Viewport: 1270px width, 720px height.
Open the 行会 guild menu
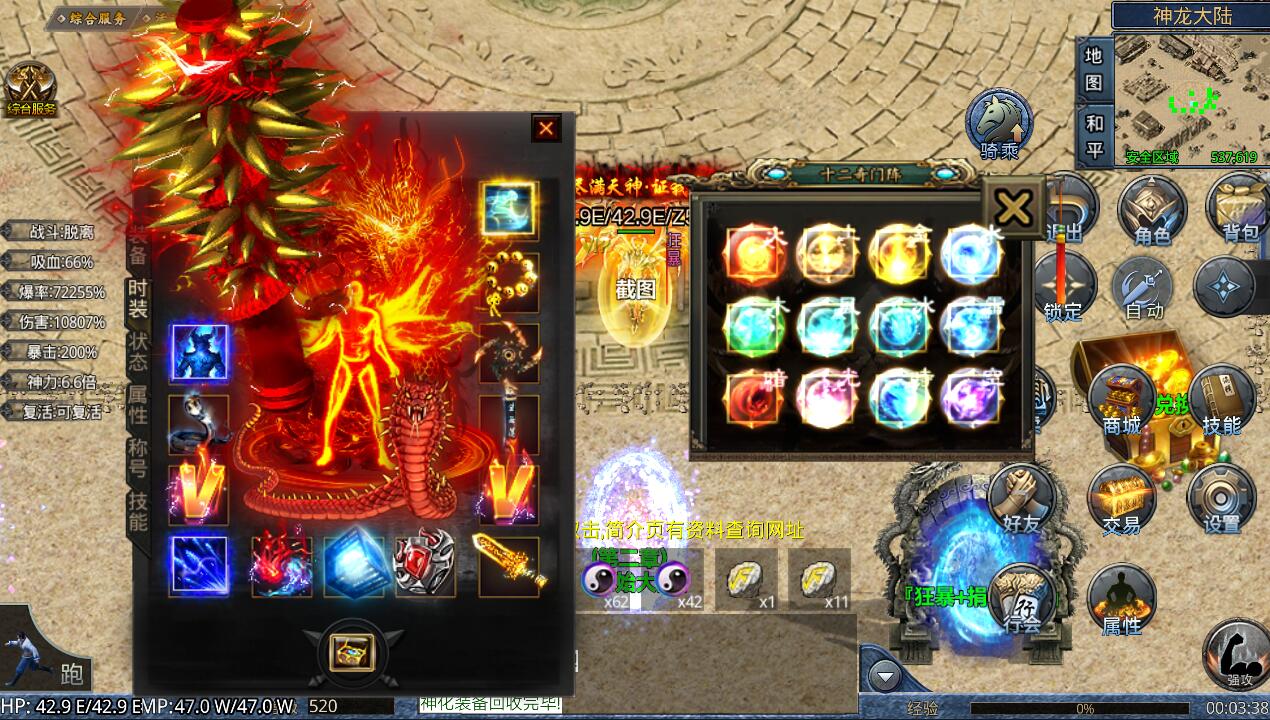click(1022, 599)
